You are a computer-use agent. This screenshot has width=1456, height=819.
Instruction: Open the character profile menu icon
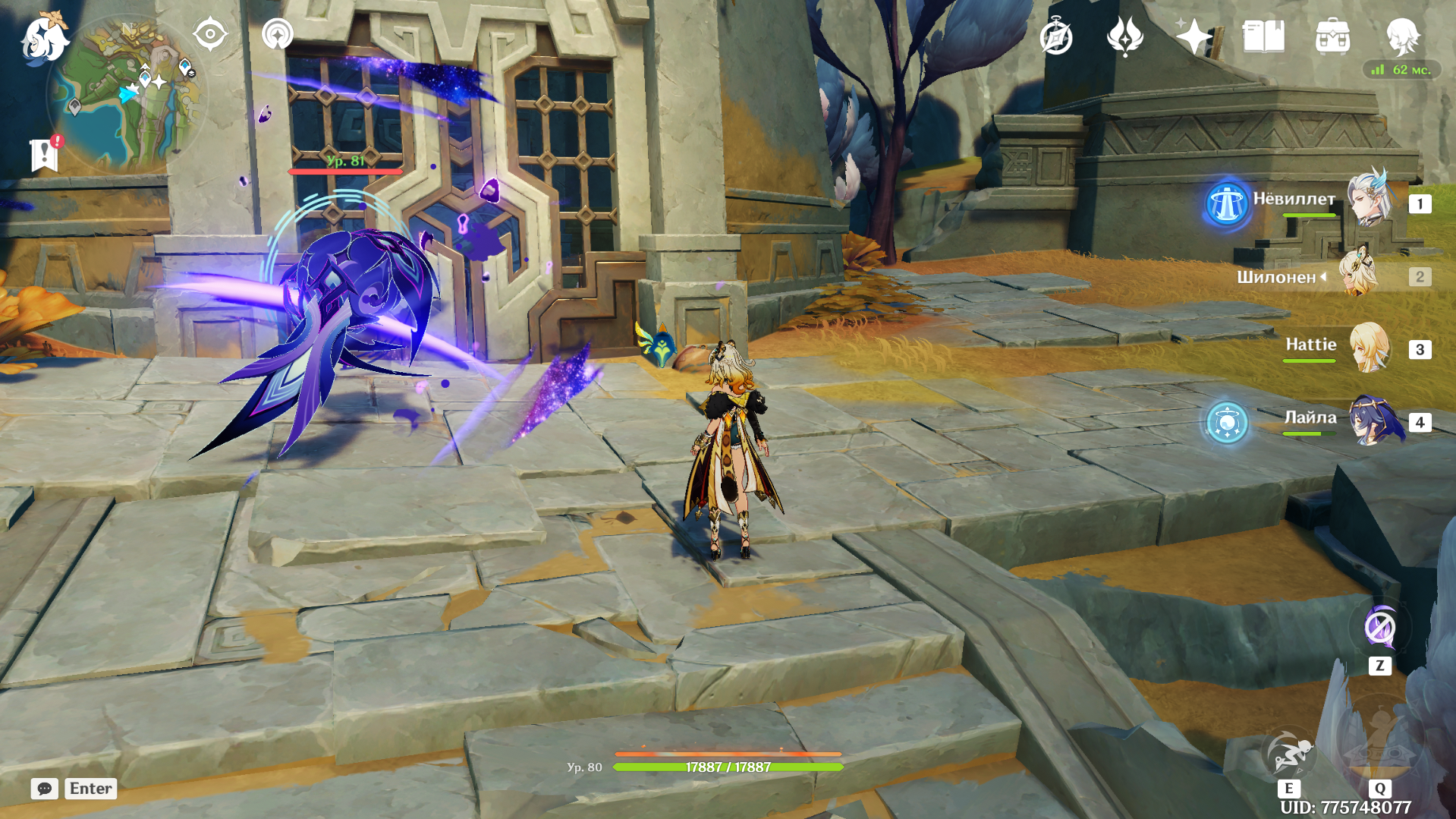1402,36
